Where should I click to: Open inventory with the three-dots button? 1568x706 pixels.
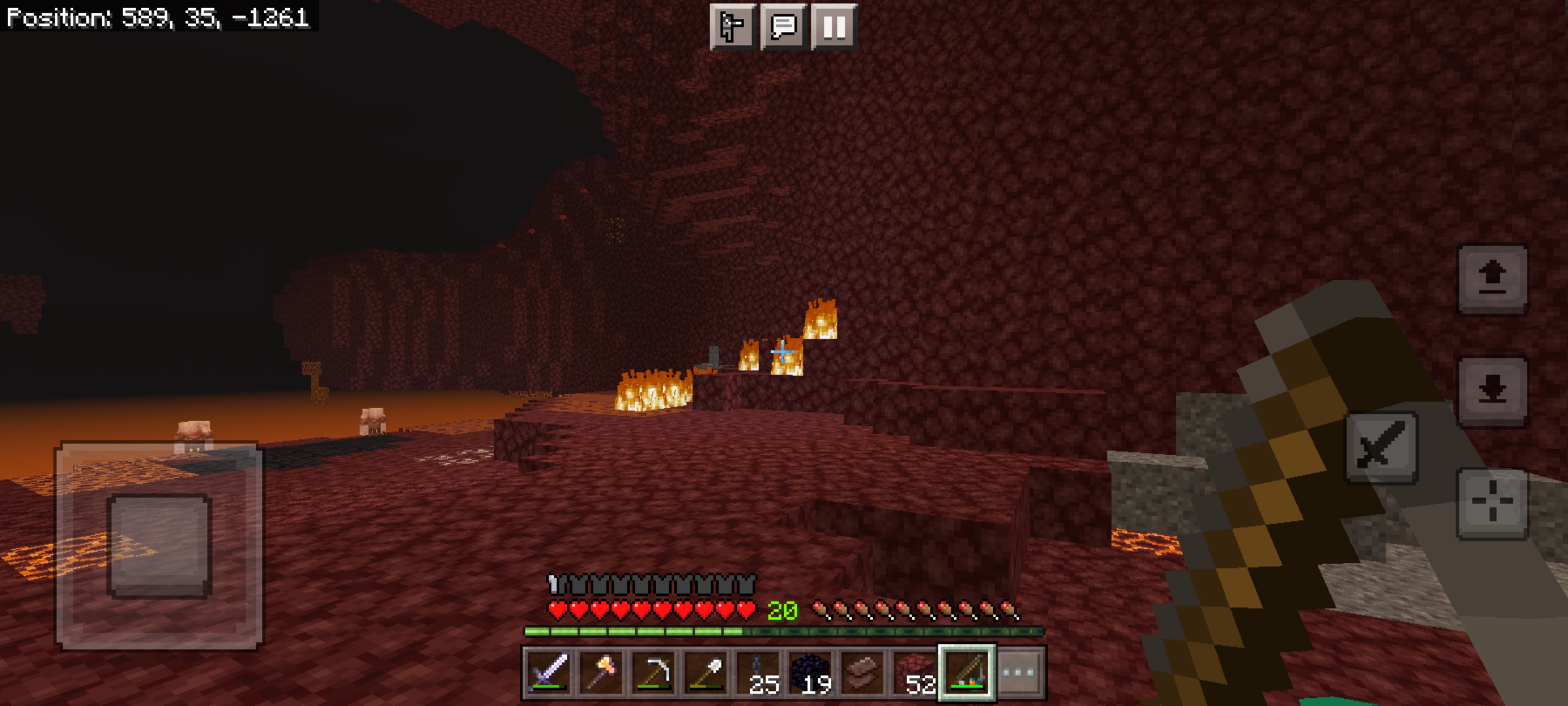point(1019,673)
